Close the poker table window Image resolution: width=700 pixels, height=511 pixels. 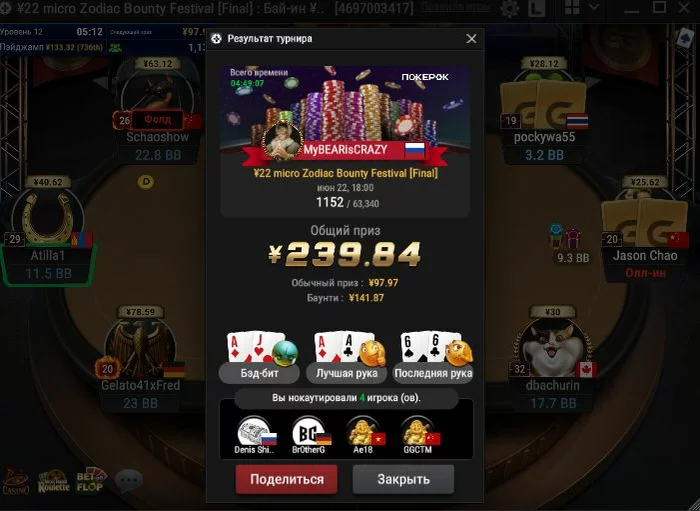coord(683,9)
